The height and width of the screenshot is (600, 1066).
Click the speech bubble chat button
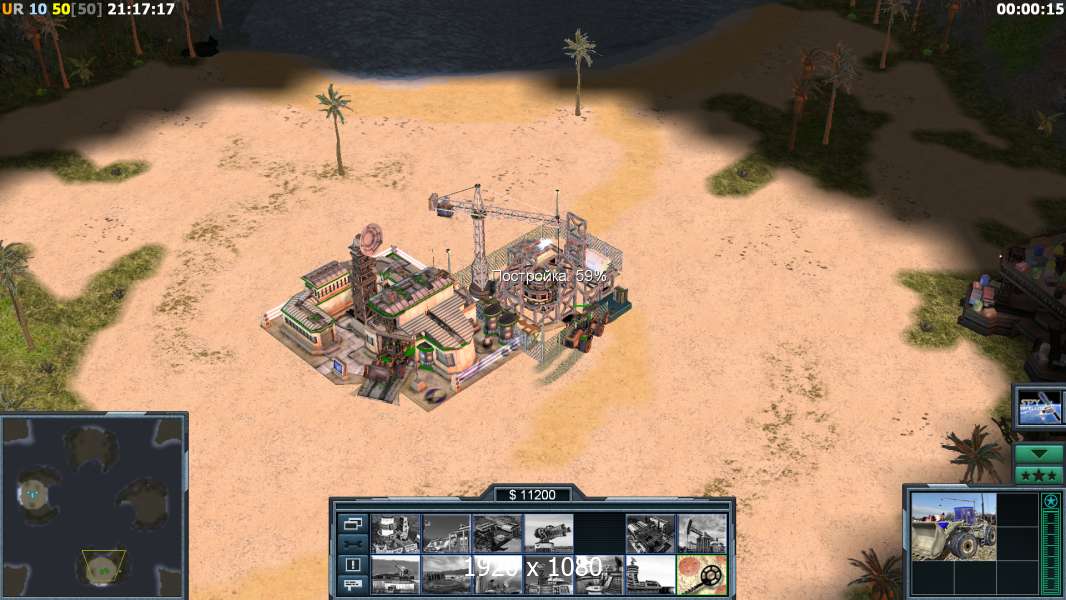click(352, 585)
